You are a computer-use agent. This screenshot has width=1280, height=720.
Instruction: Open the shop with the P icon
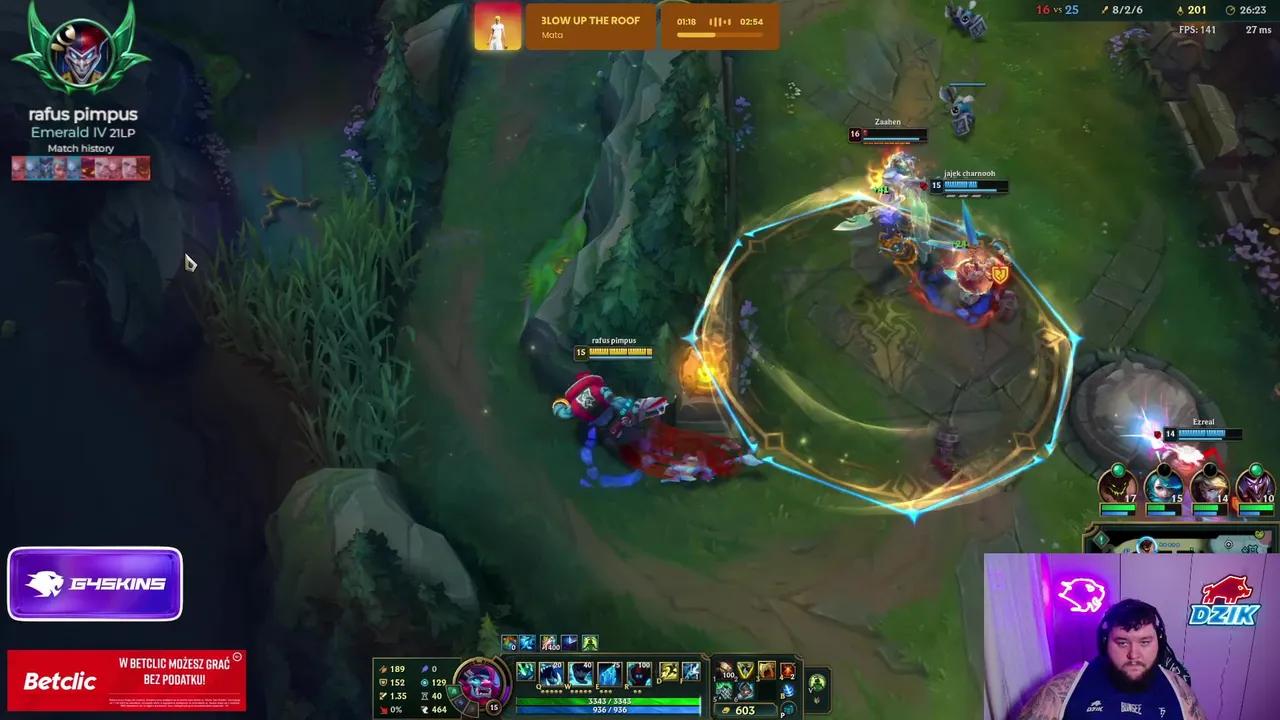[x=788, y=709]
